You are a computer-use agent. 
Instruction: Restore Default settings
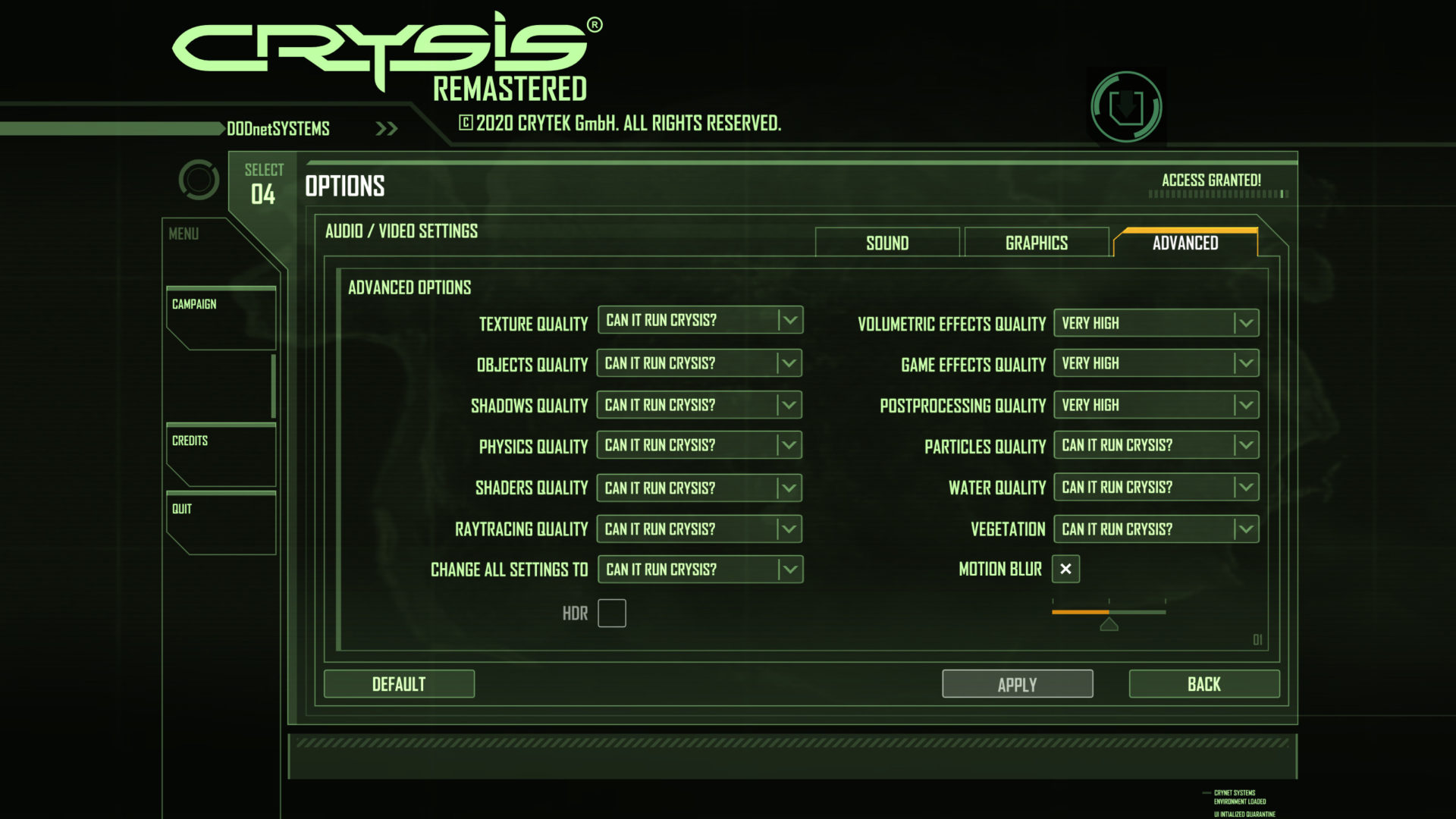click(399, 683)
